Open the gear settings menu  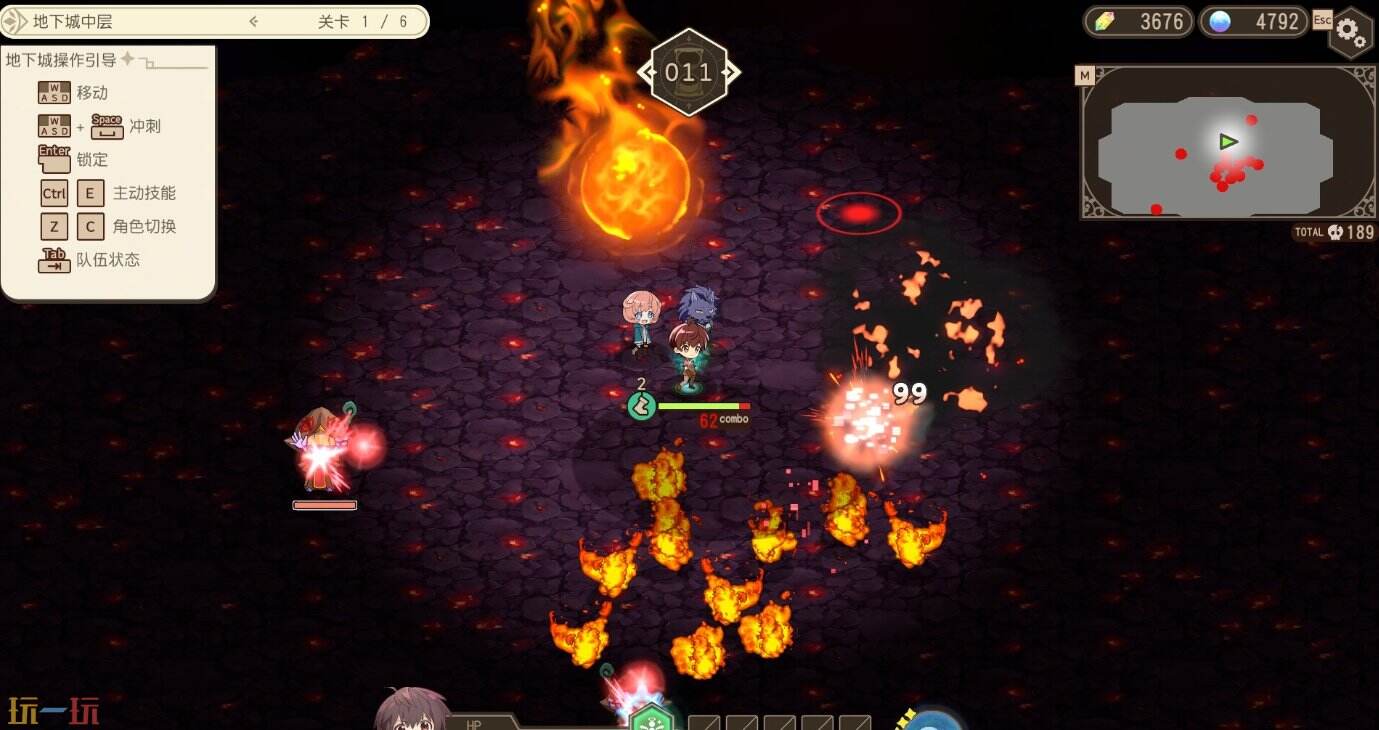(x=1351, y=33)
